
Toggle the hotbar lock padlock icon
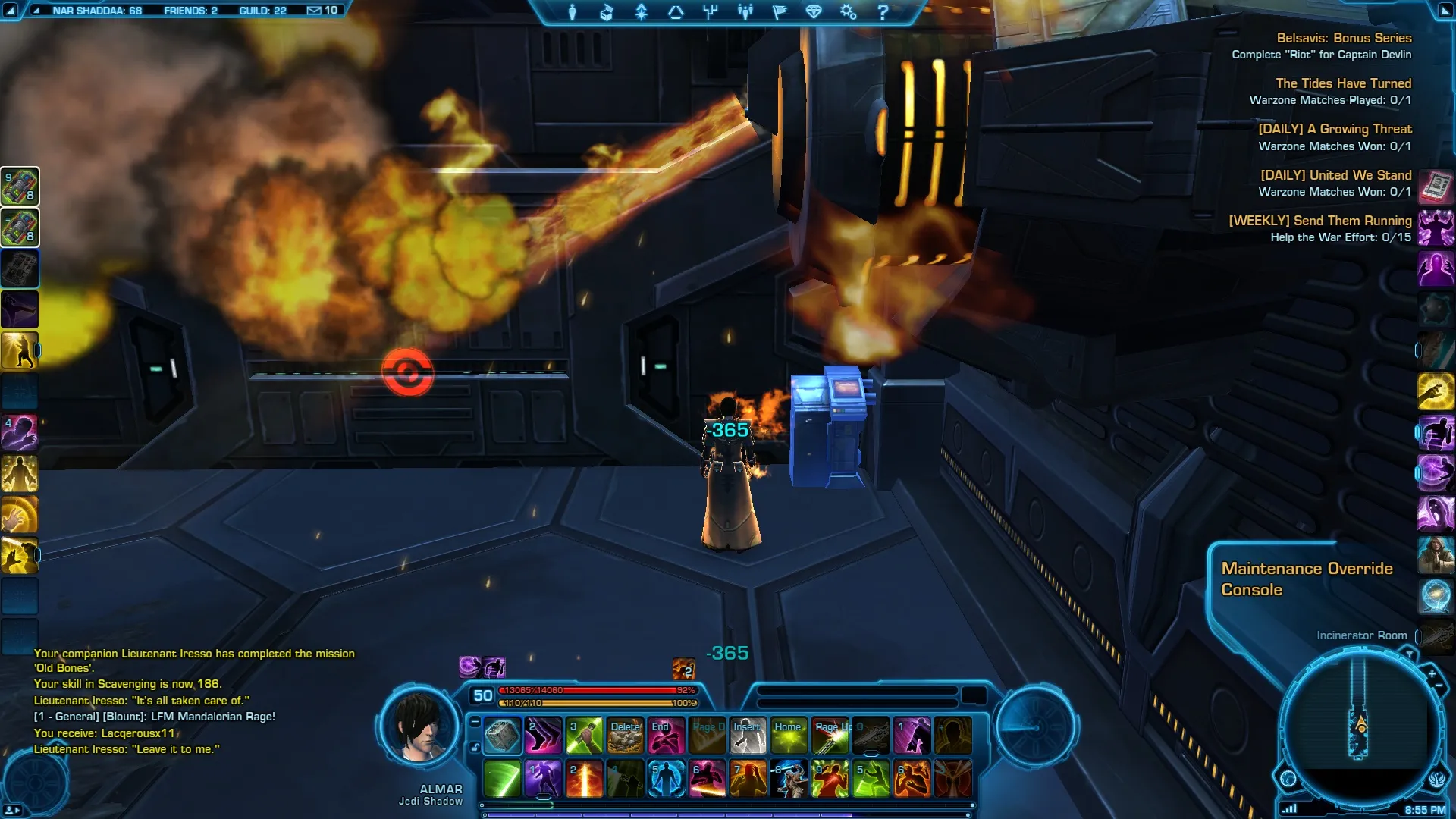pos(475,748)
